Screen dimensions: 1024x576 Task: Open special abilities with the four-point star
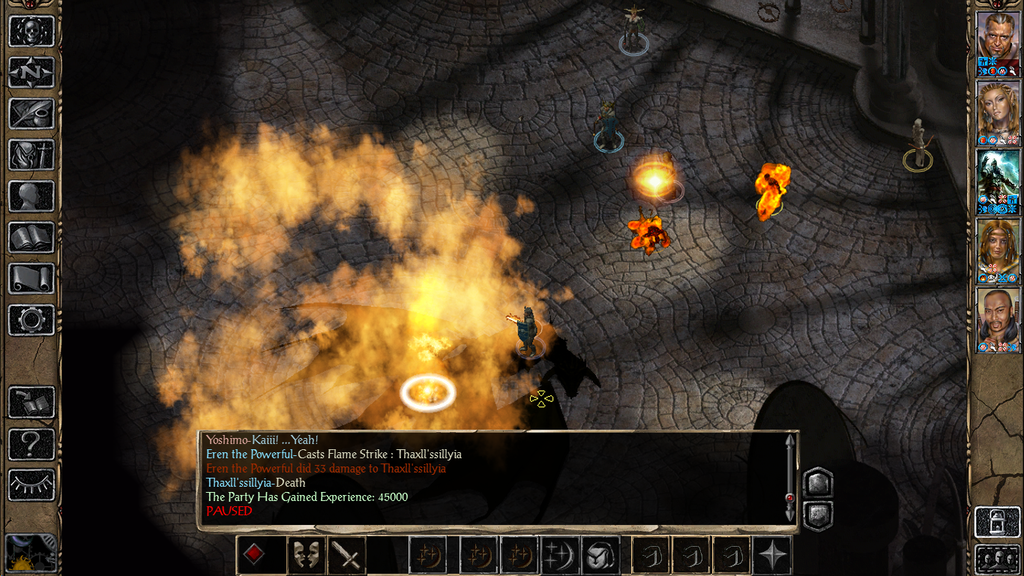(x=775, y=555)
